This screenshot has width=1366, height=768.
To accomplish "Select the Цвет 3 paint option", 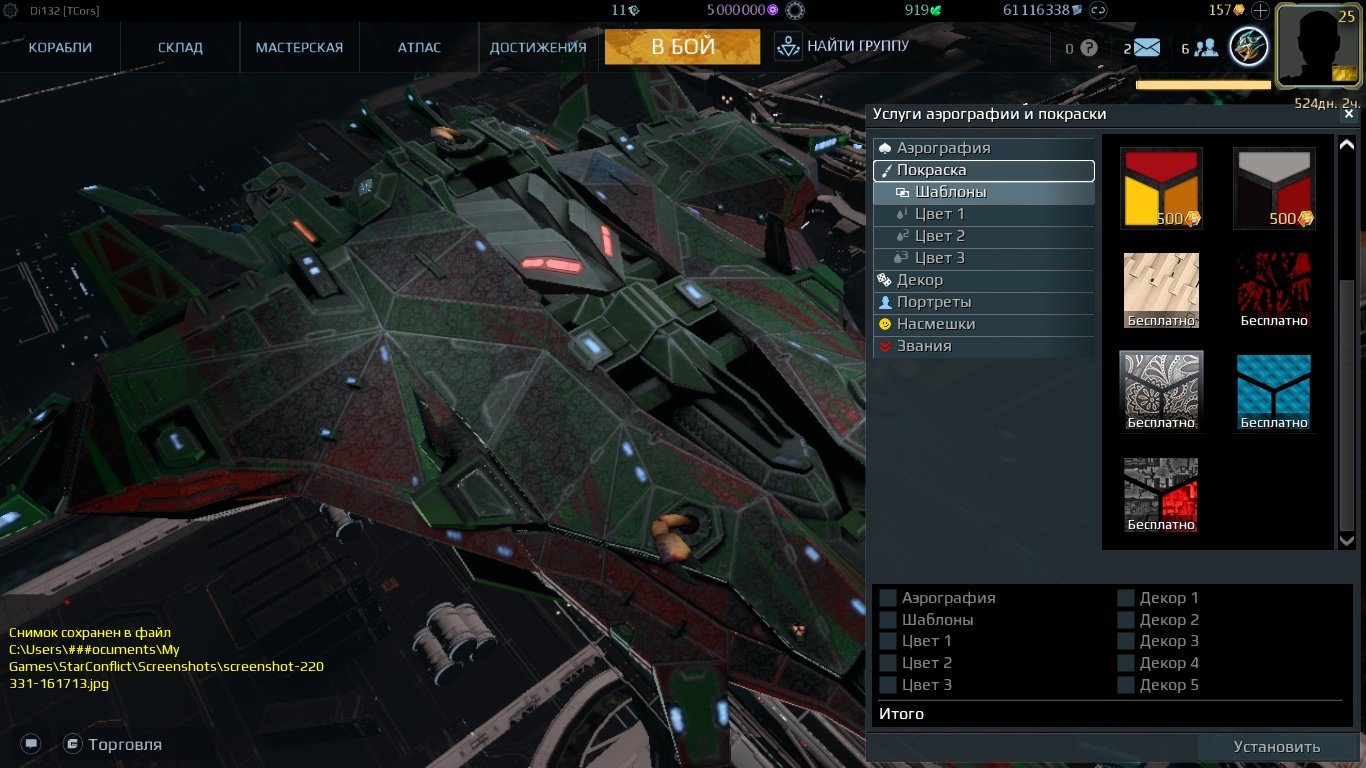I will [x=940, y=258].
